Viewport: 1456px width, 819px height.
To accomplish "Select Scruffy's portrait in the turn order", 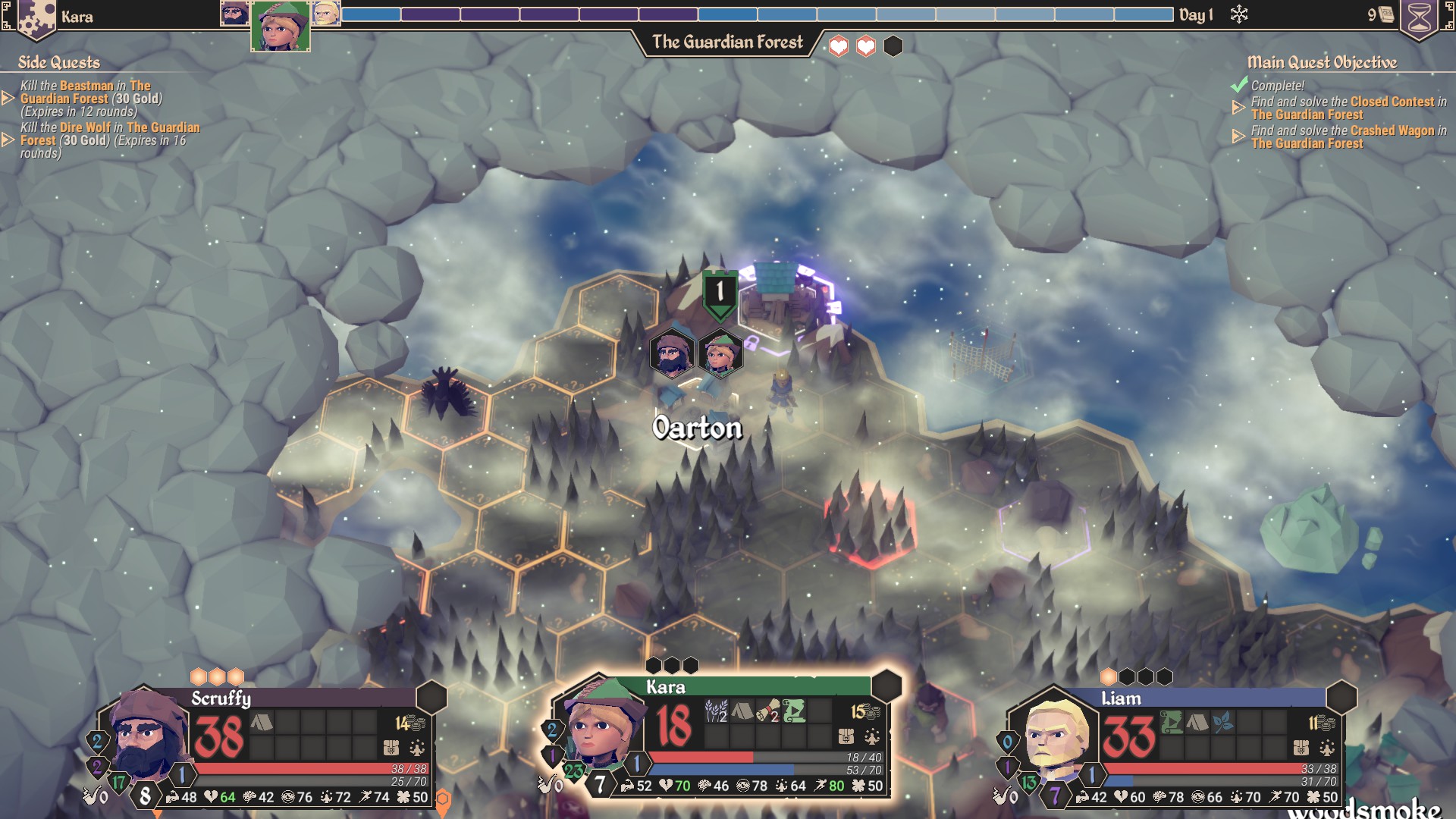I will click(x=234, y=14).
